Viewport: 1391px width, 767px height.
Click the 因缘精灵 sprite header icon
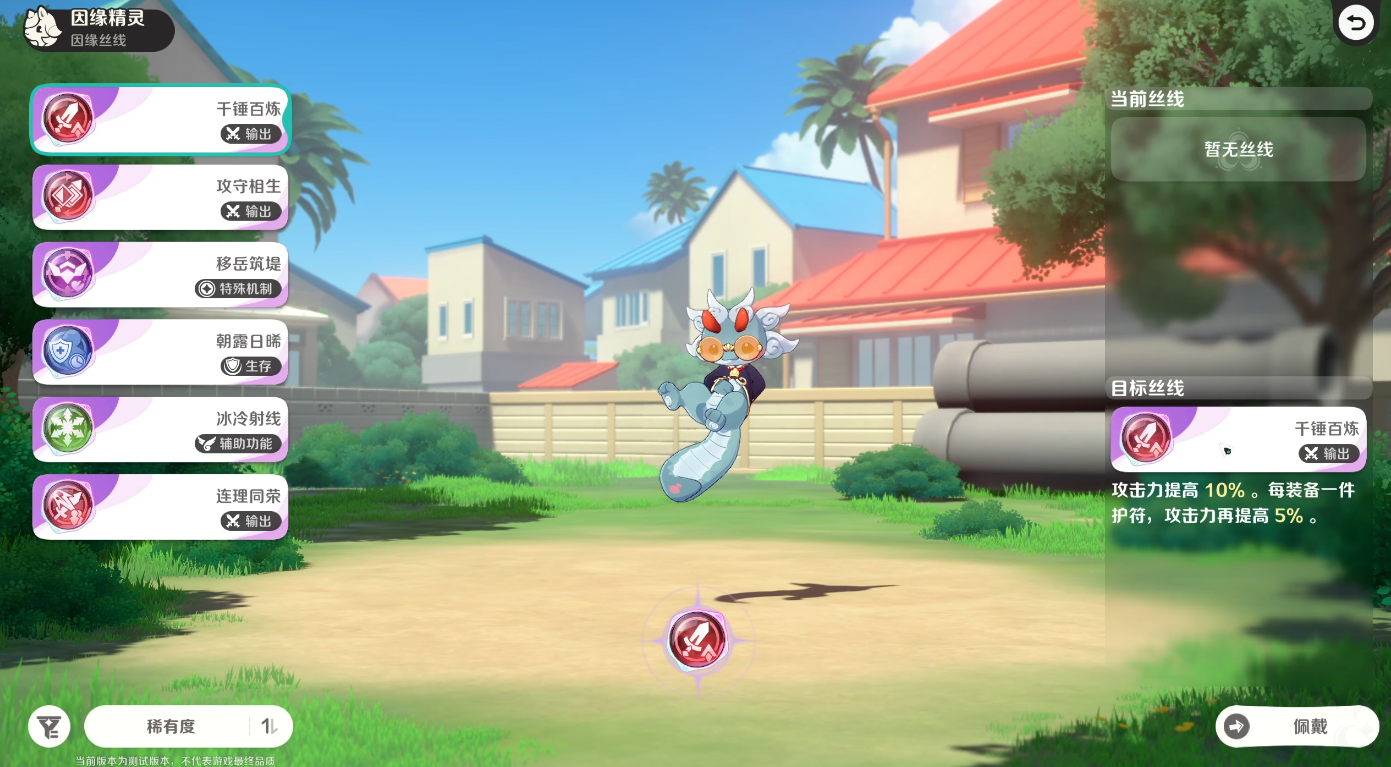tap(44, 27)
